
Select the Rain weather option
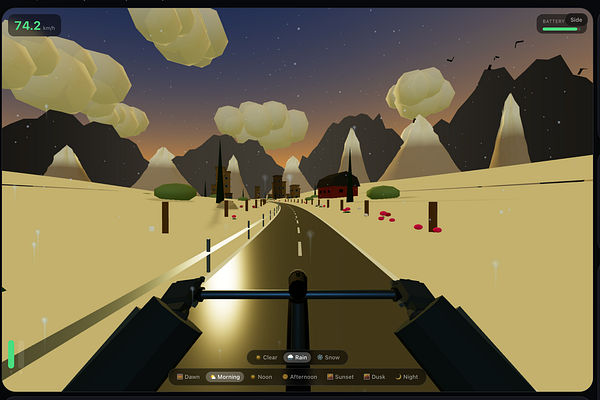[297, 357]
